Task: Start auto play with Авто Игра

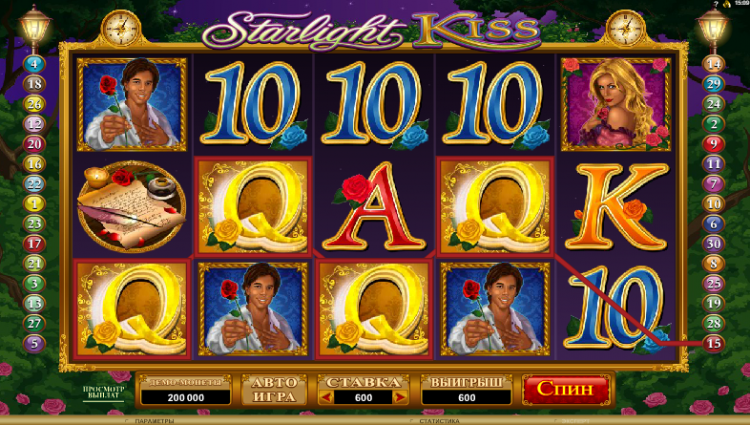Action: click(x=273, y=389)
